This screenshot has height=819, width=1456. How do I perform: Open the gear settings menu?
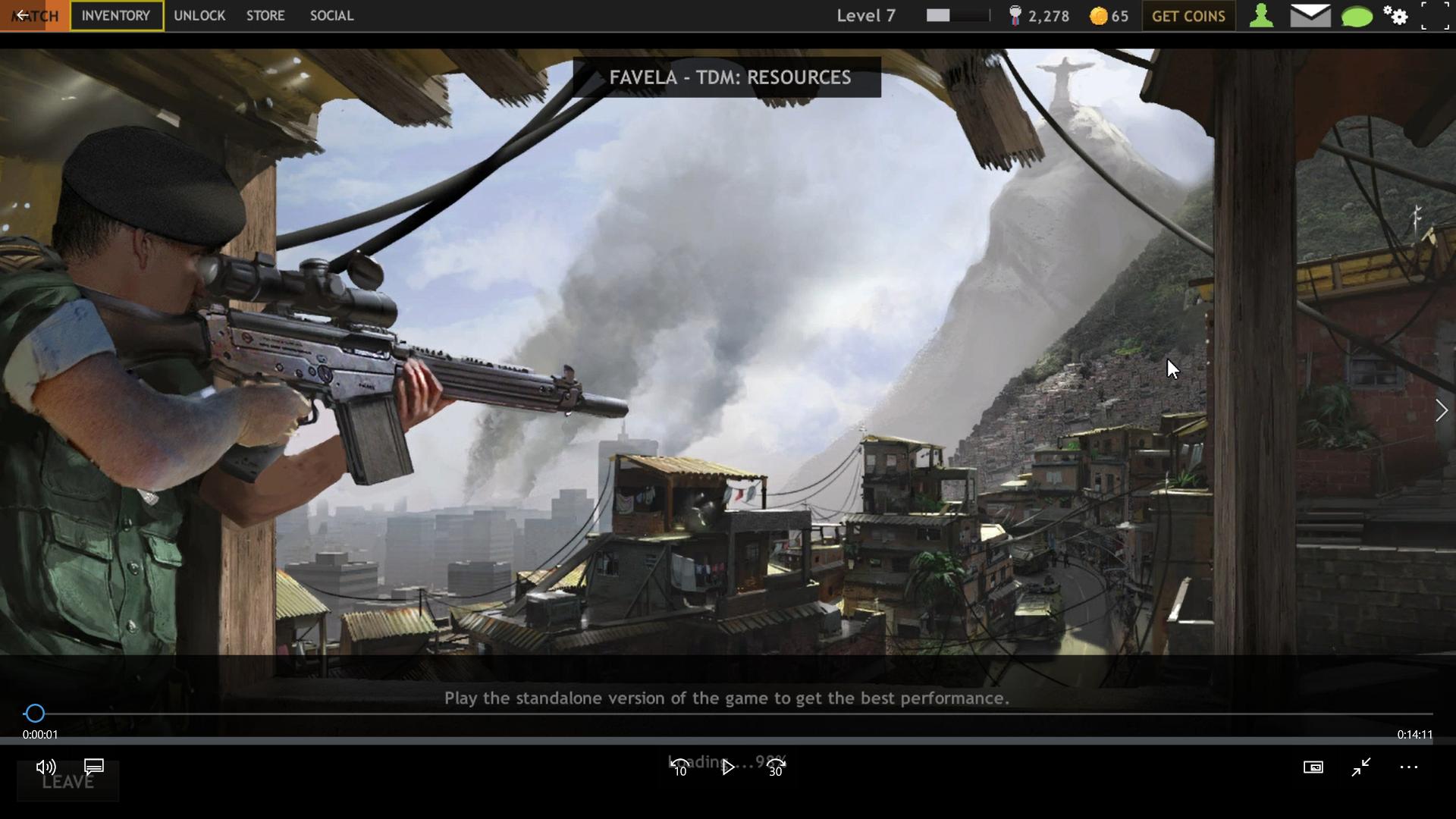(1395, 16)
